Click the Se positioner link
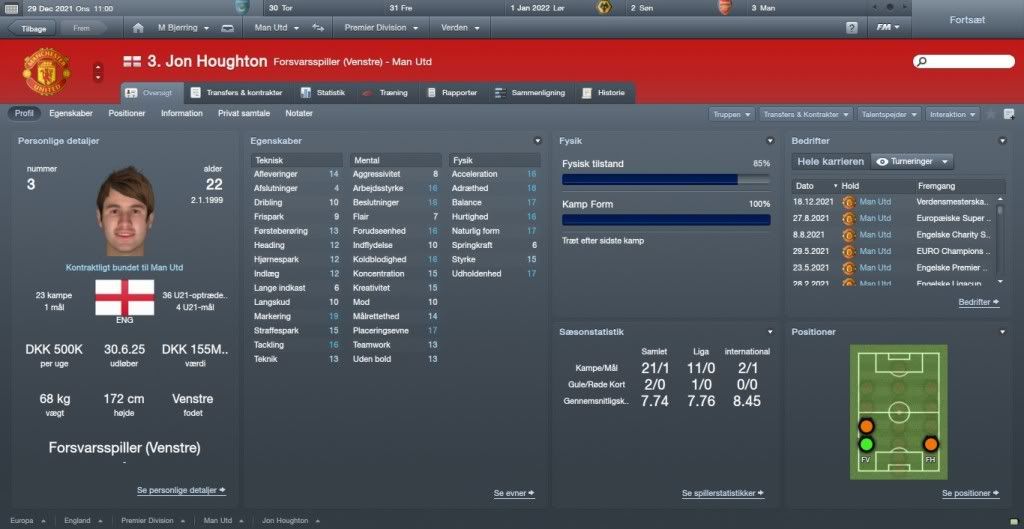The height and width of the screenshot is (529, 1024). [x=970, y=493]
